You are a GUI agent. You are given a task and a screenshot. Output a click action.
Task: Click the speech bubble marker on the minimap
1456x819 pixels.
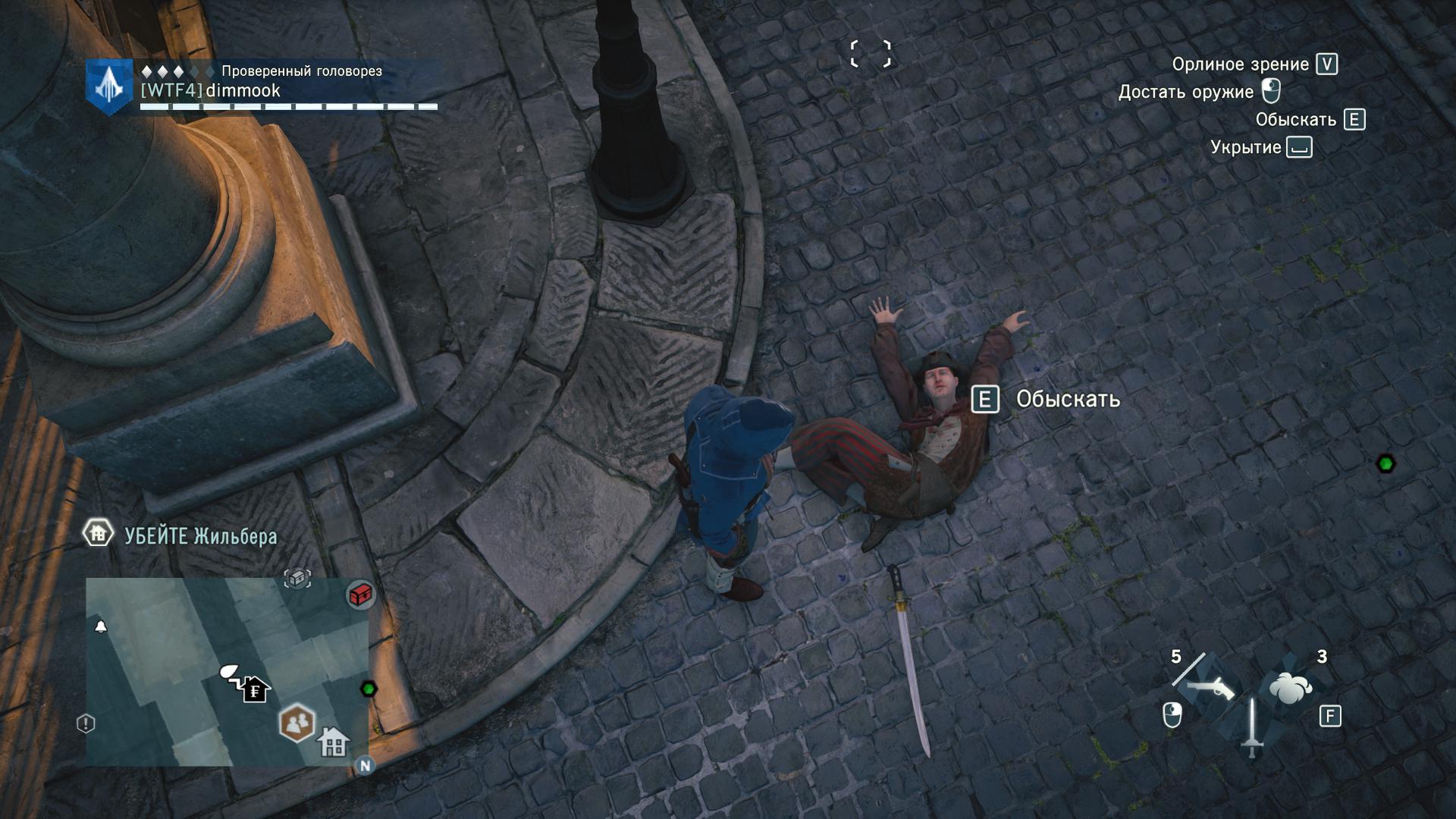(x=228, y=671)
